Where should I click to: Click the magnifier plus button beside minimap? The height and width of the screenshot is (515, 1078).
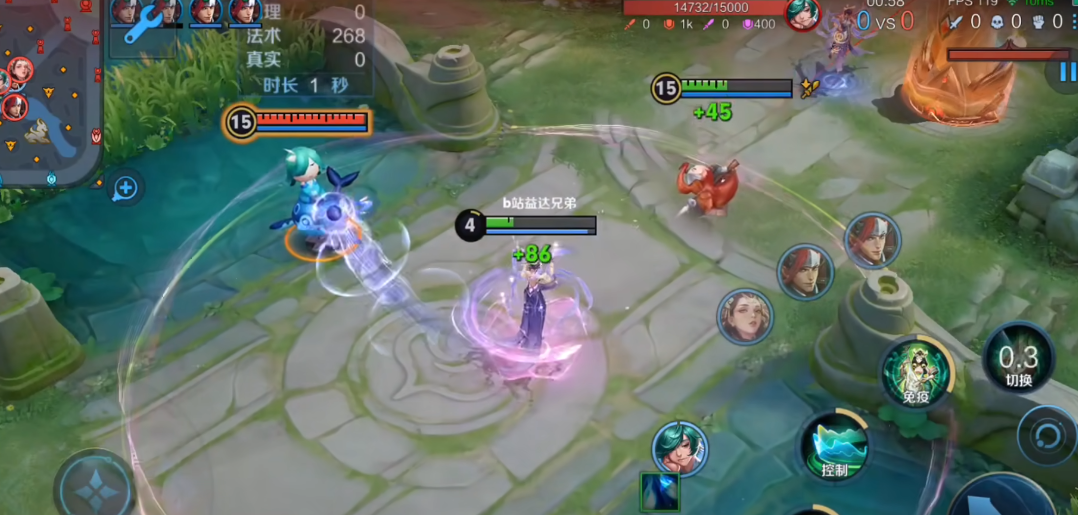[125, 187]
